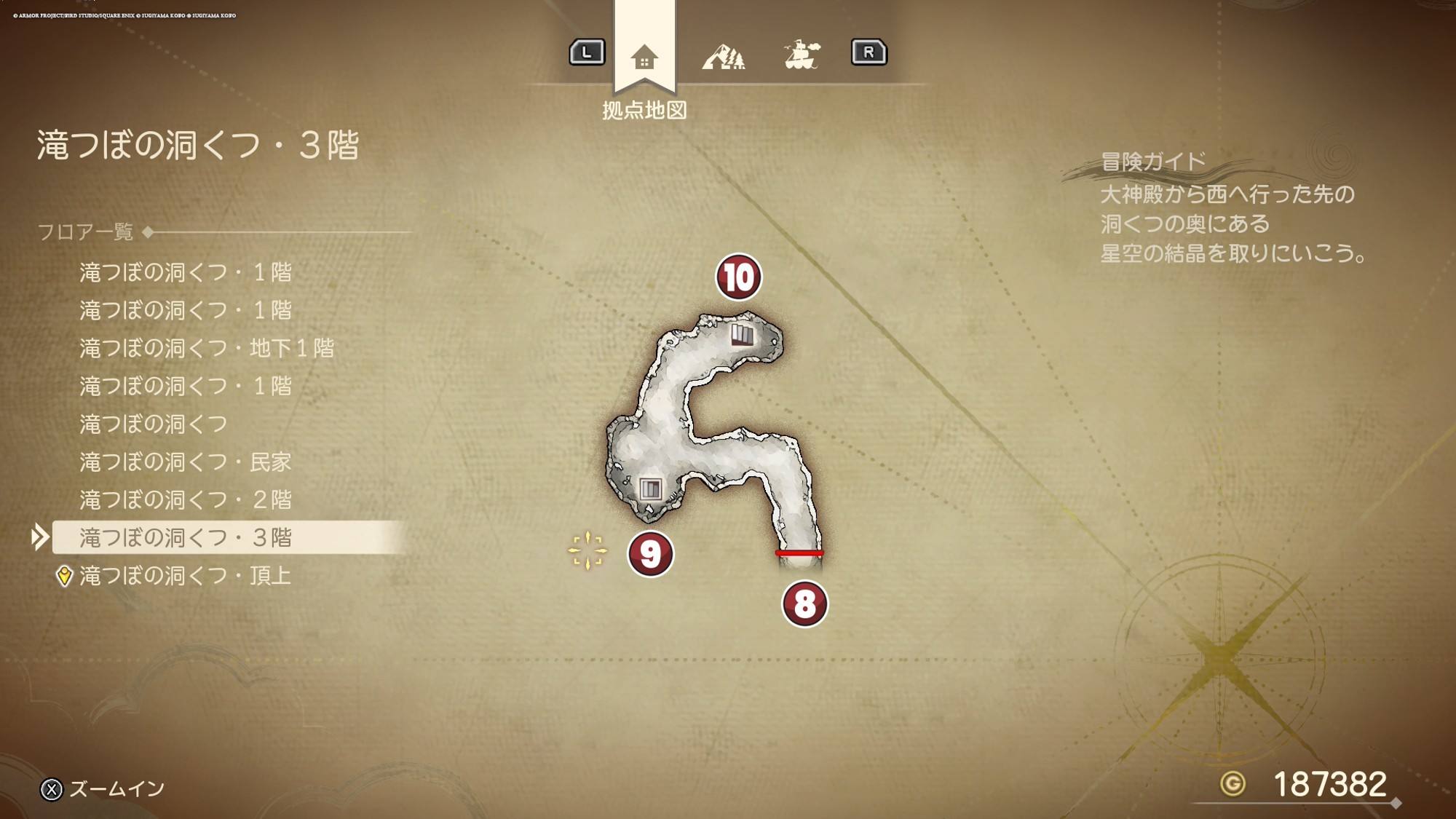The height and width of the screenshot is (819, 1456).
Task: Open the 滝つぼの洞くつ・2階 floor map
Action: tap(185, 499)
